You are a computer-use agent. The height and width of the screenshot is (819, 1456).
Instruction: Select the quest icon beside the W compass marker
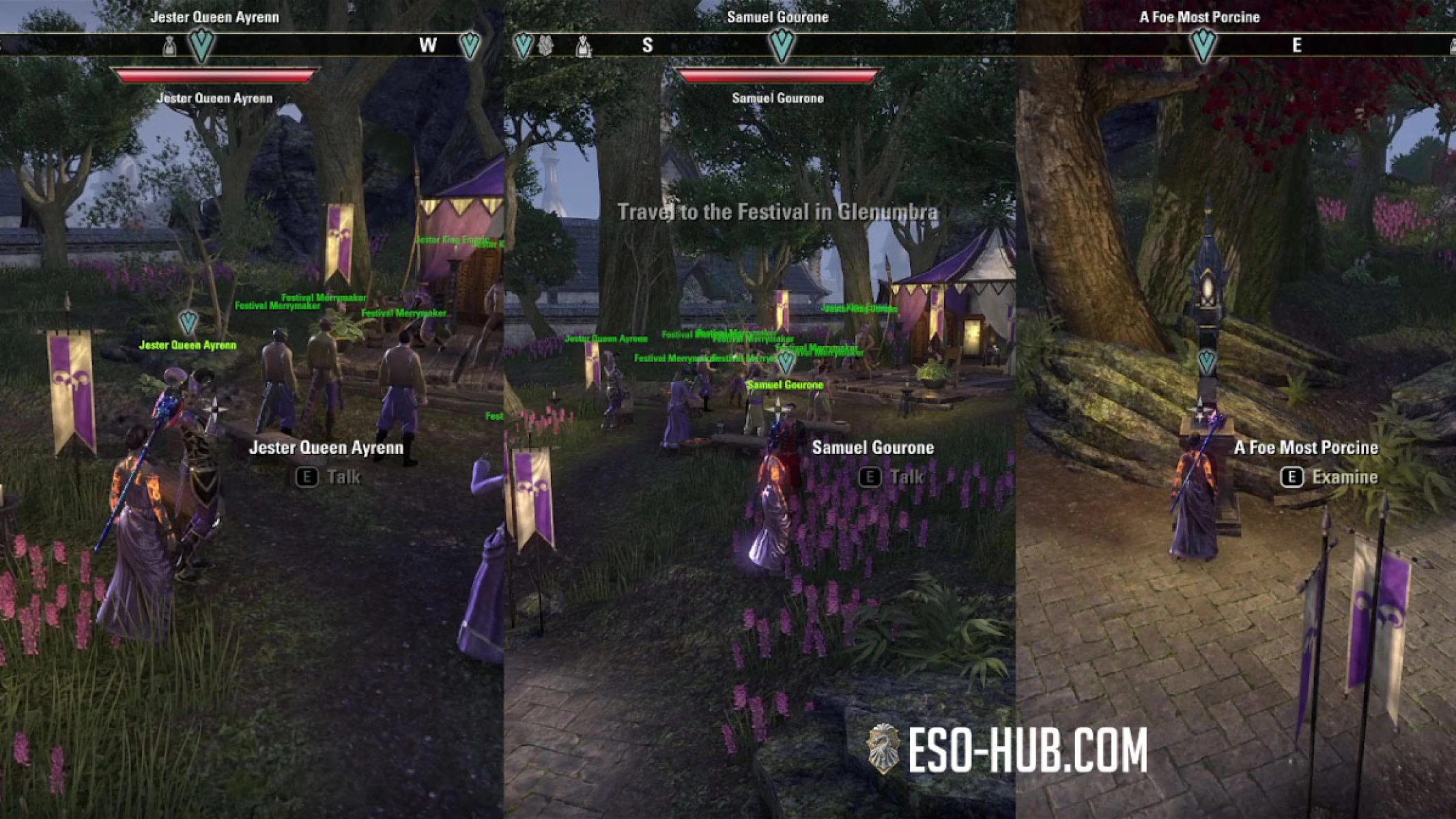[x=469, y=43]
